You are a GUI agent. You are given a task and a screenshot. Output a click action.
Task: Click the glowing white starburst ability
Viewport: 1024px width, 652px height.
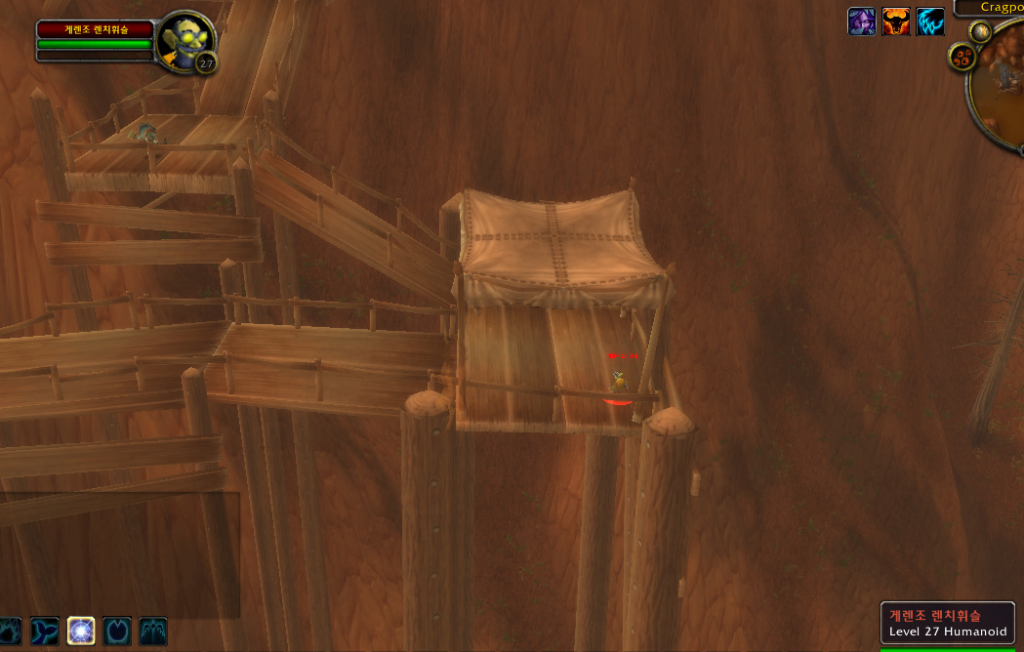click(x=81, y=630)
